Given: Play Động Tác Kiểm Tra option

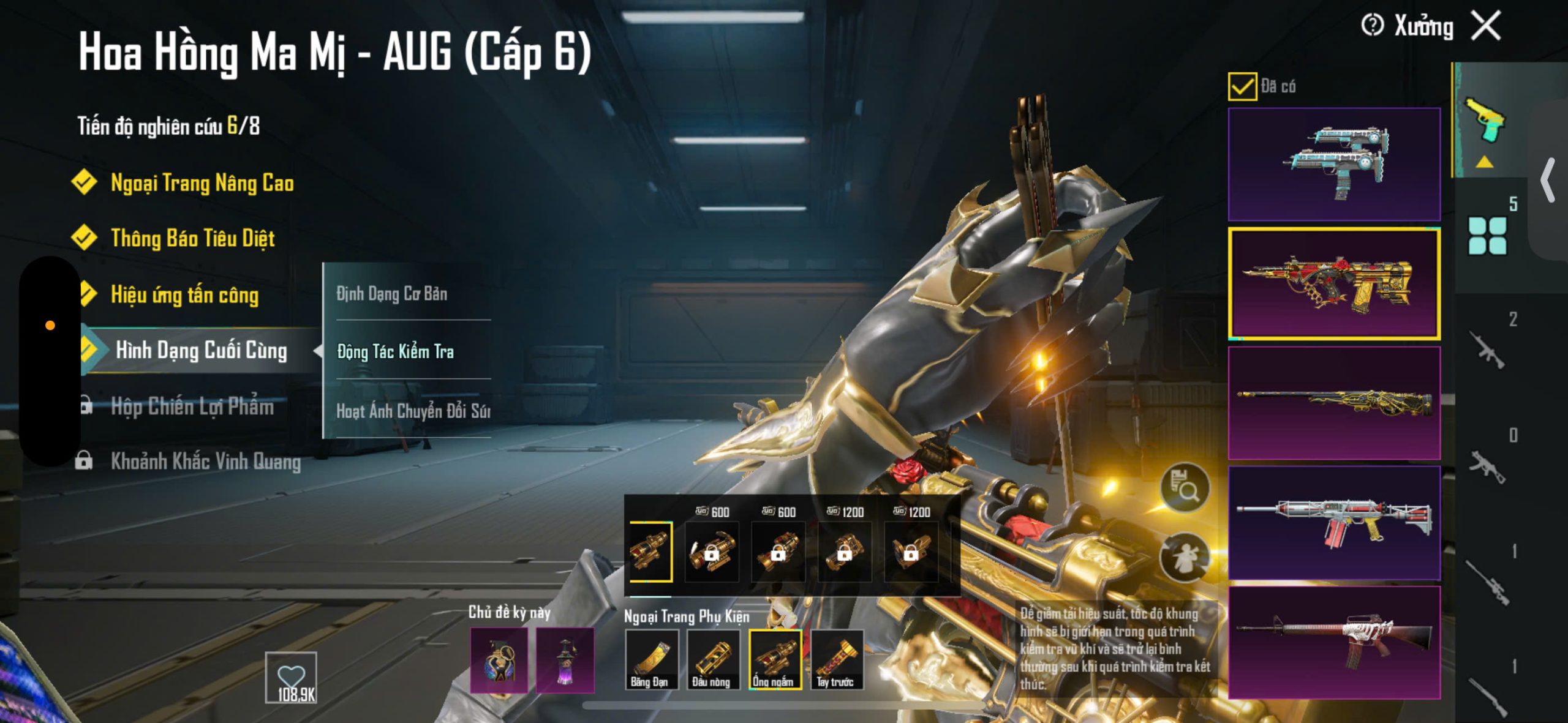Looking at the screenshot, I should [x=396, y=351].
